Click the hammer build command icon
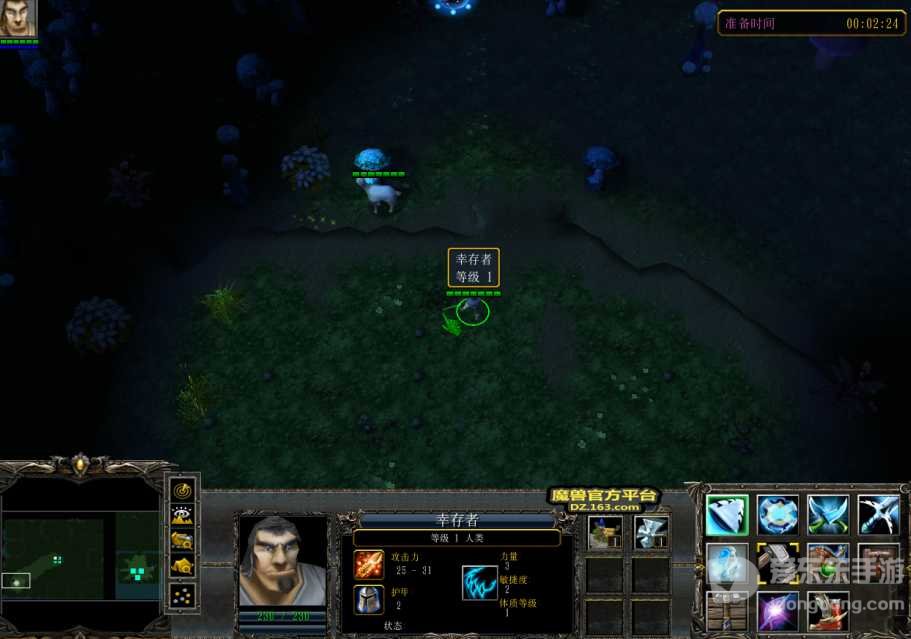Viewport: 911px width, 639px height. (777, 563)
